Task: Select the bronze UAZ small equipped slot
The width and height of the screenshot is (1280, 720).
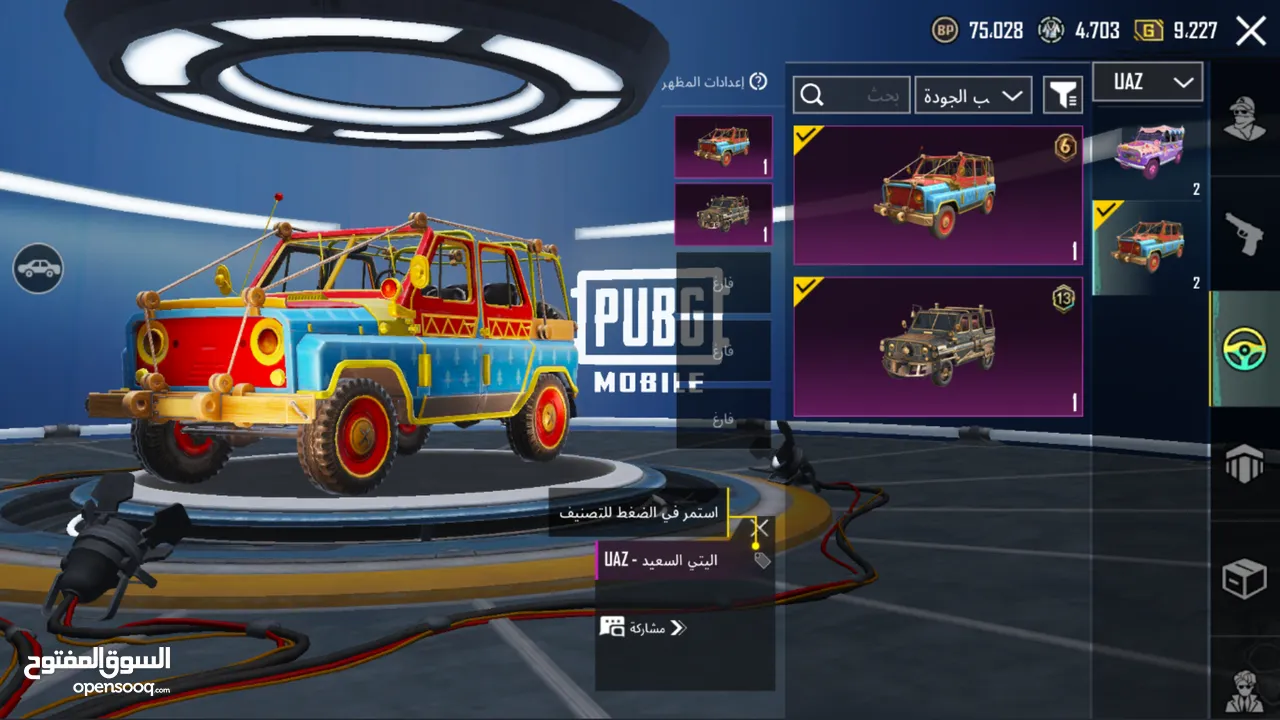Action: tap(723, 214)
